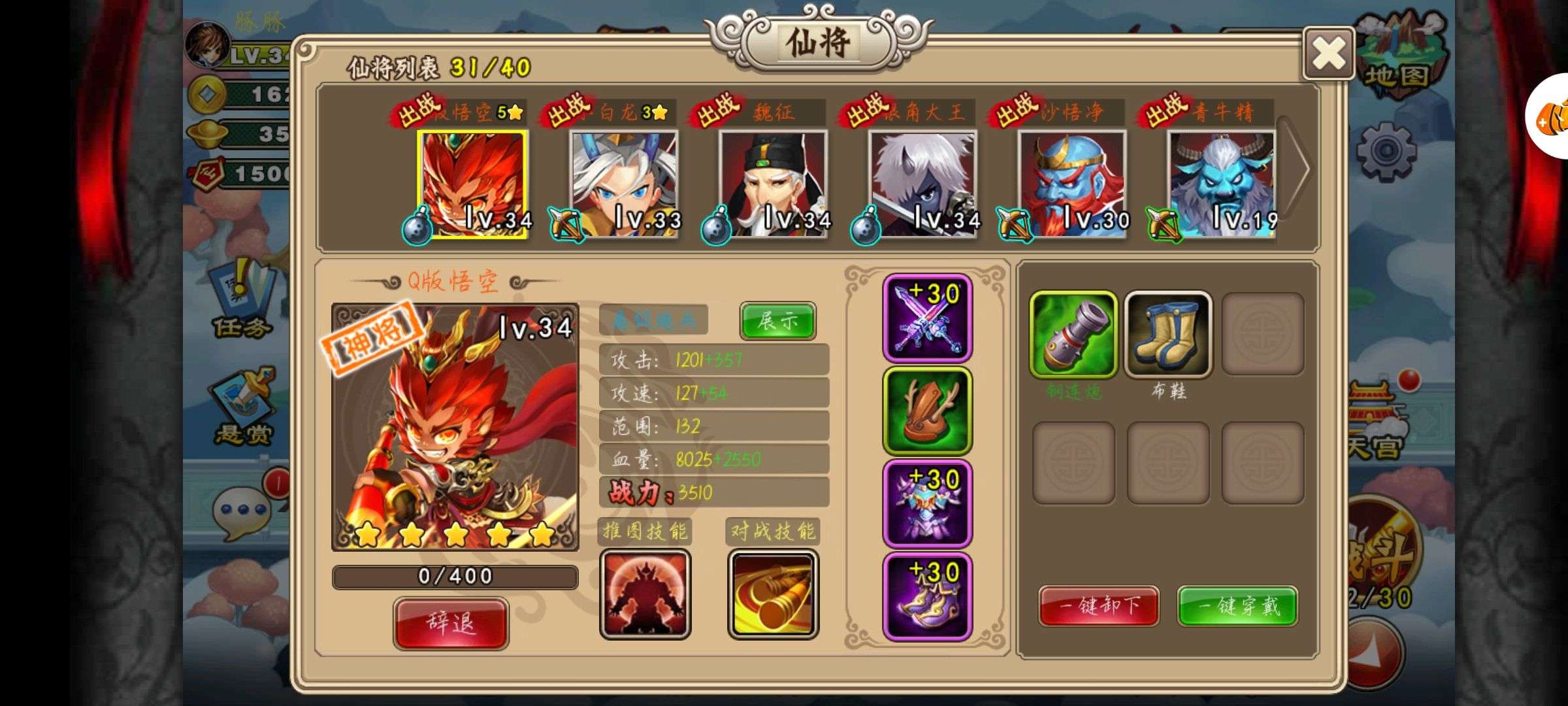Image resolution: width=1568 pixels, height=706 pixels.
Task: Show the next heroes with the right arrow
Action: point(1297,169)
